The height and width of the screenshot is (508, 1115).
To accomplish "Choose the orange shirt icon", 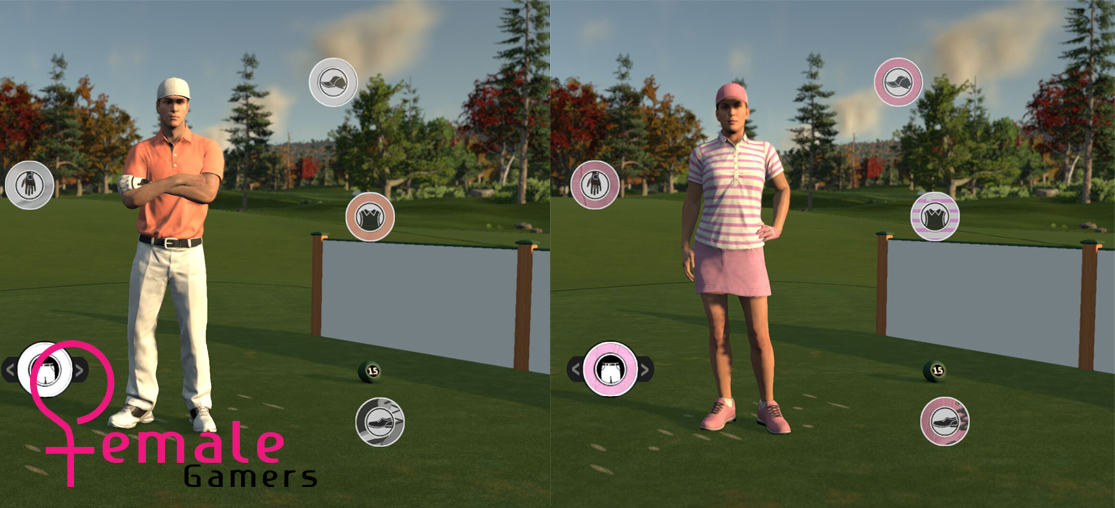I will click(370, 217).
